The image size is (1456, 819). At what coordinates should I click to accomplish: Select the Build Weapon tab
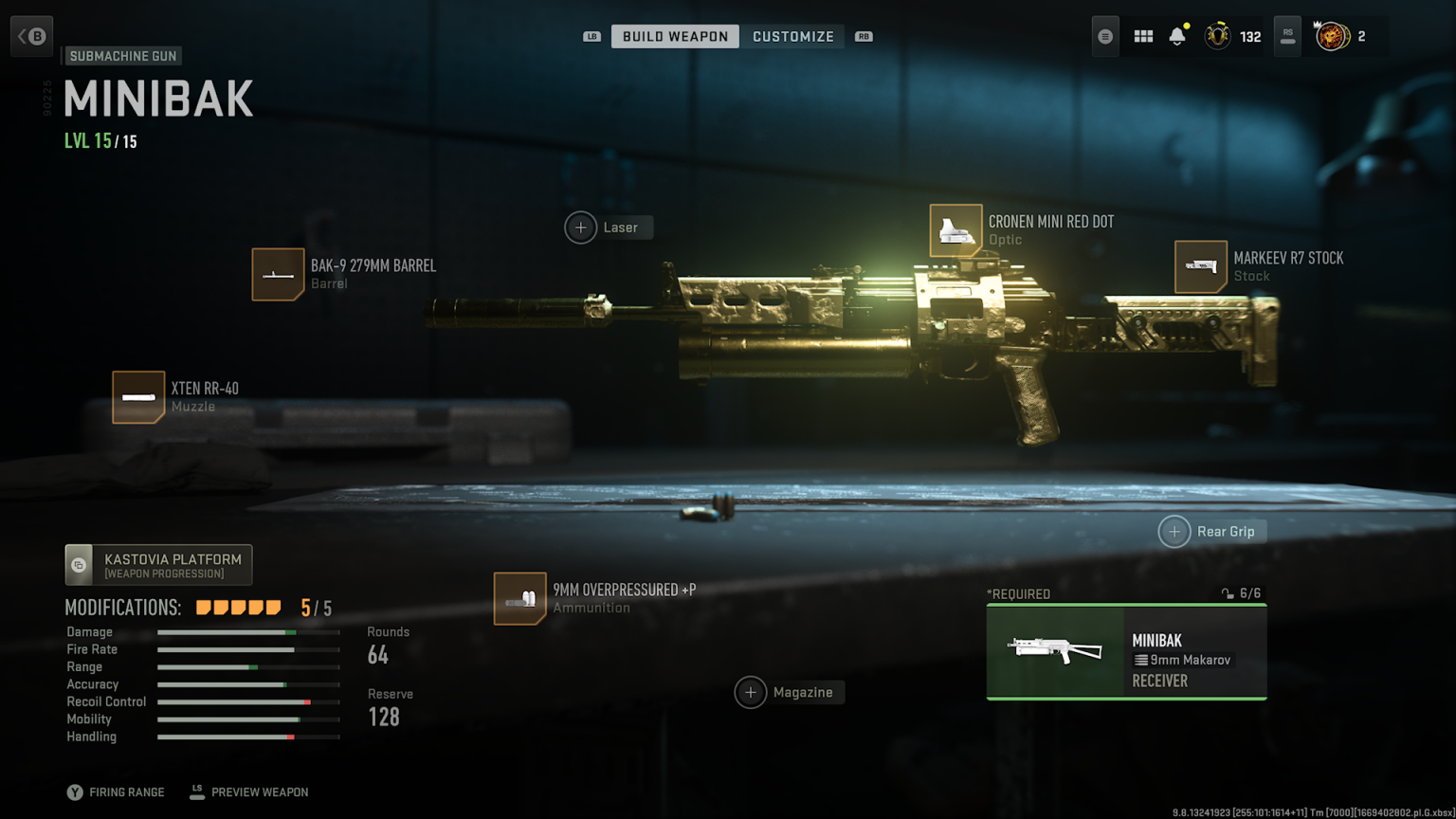(x=674, y=36)
